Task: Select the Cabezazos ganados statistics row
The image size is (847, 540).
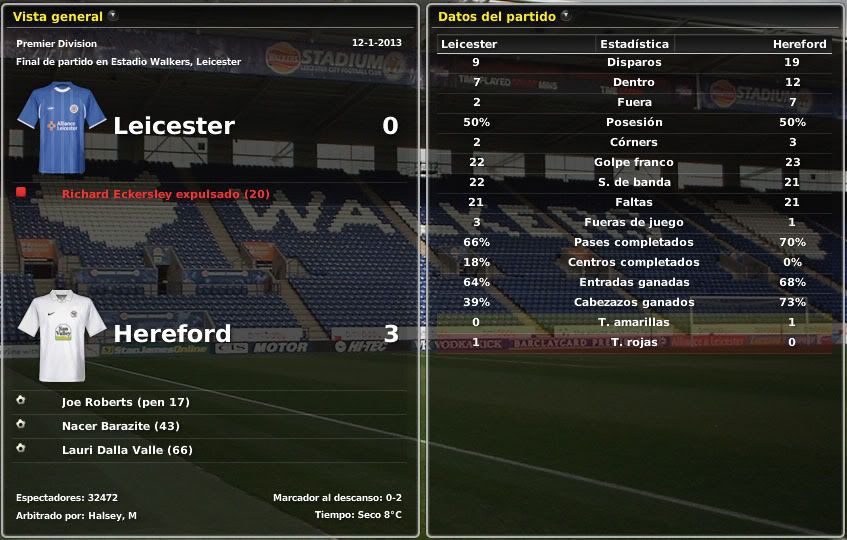Action: tap(633, 302)
